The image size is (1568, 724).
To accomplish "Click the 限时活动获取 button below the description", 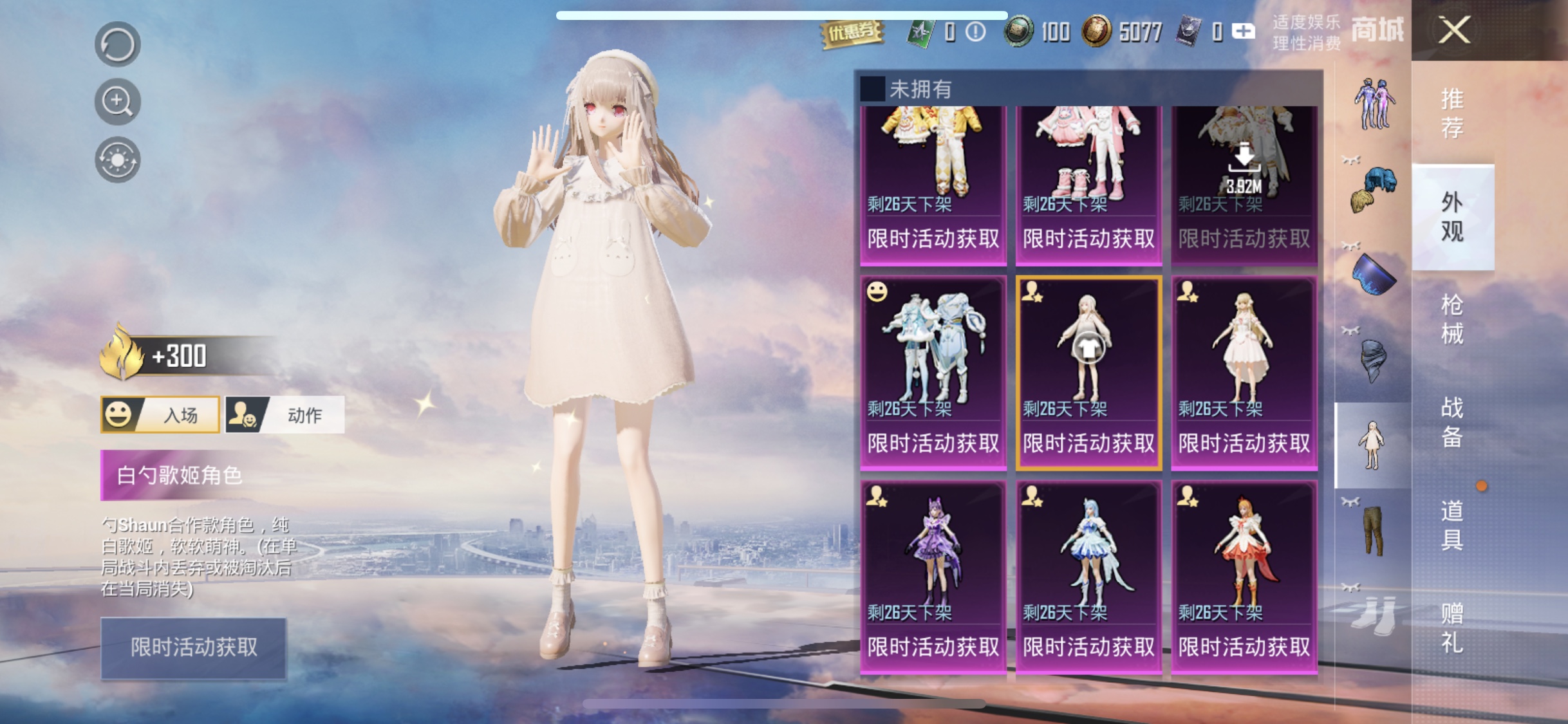I will pos(194,647).
